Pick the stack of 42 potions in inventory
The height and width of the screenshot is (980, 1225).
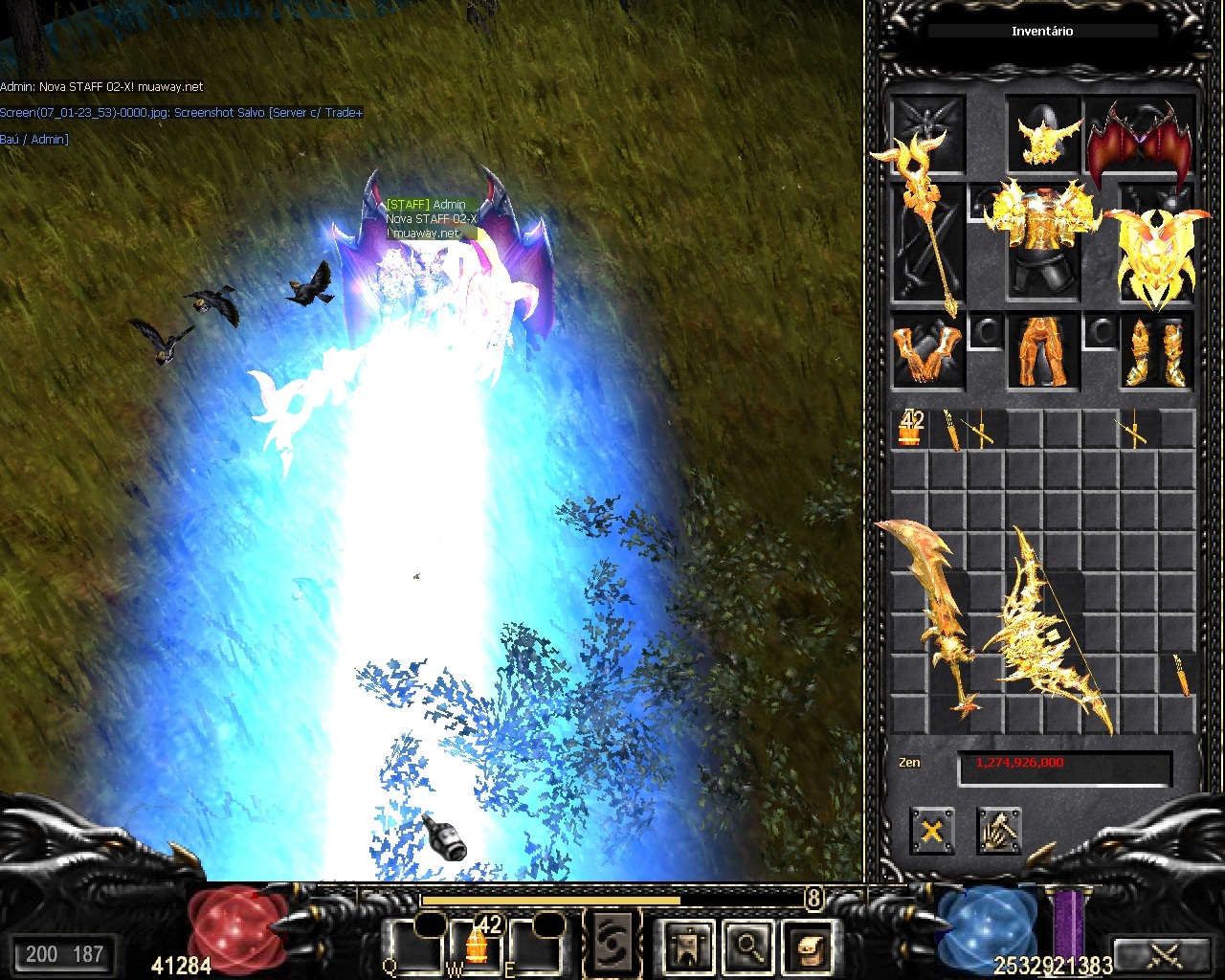[910, 429]
